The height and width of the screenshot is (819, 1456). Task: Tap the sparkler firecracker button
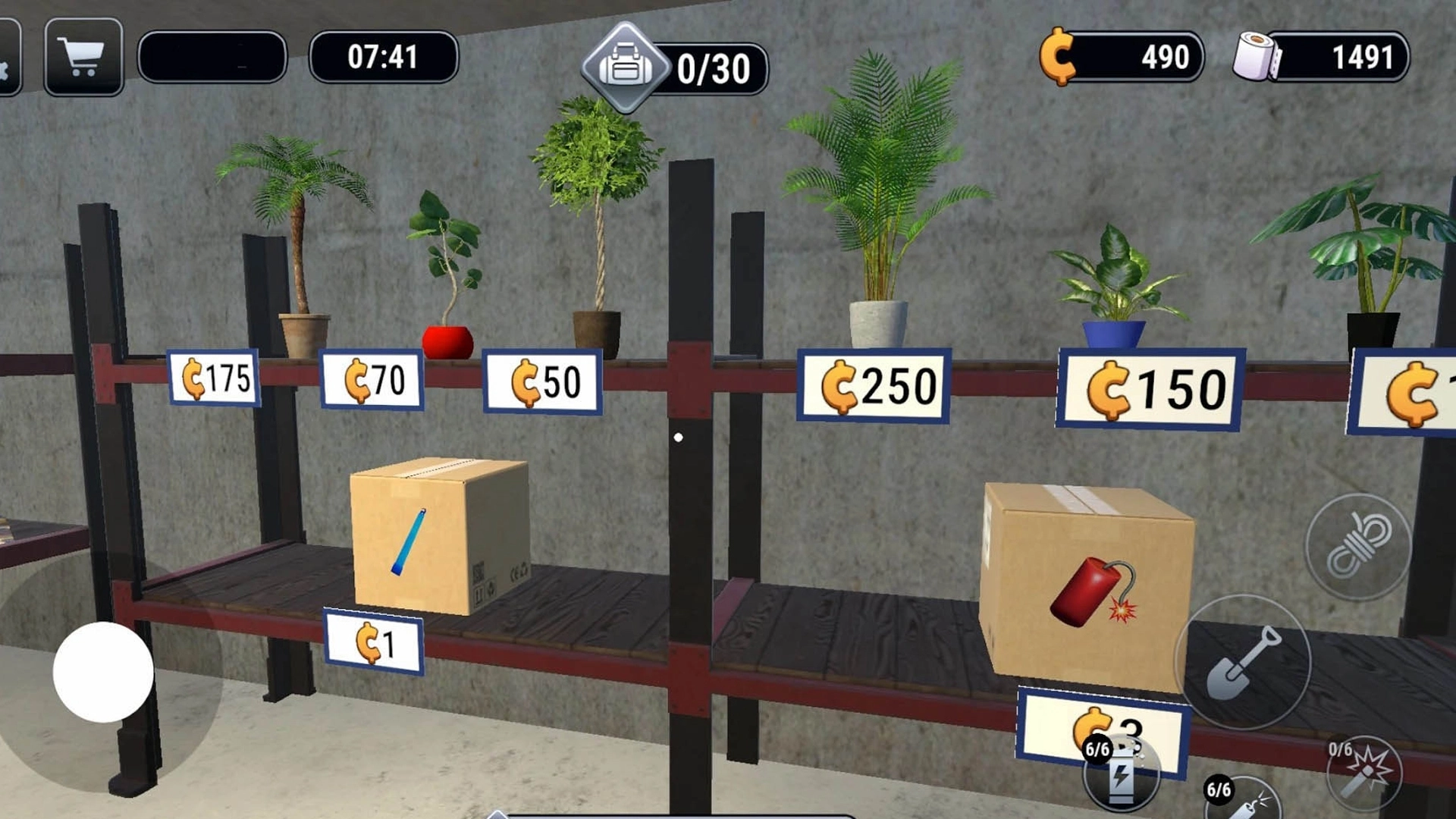pyautogui.click(x=1365, y=773)
